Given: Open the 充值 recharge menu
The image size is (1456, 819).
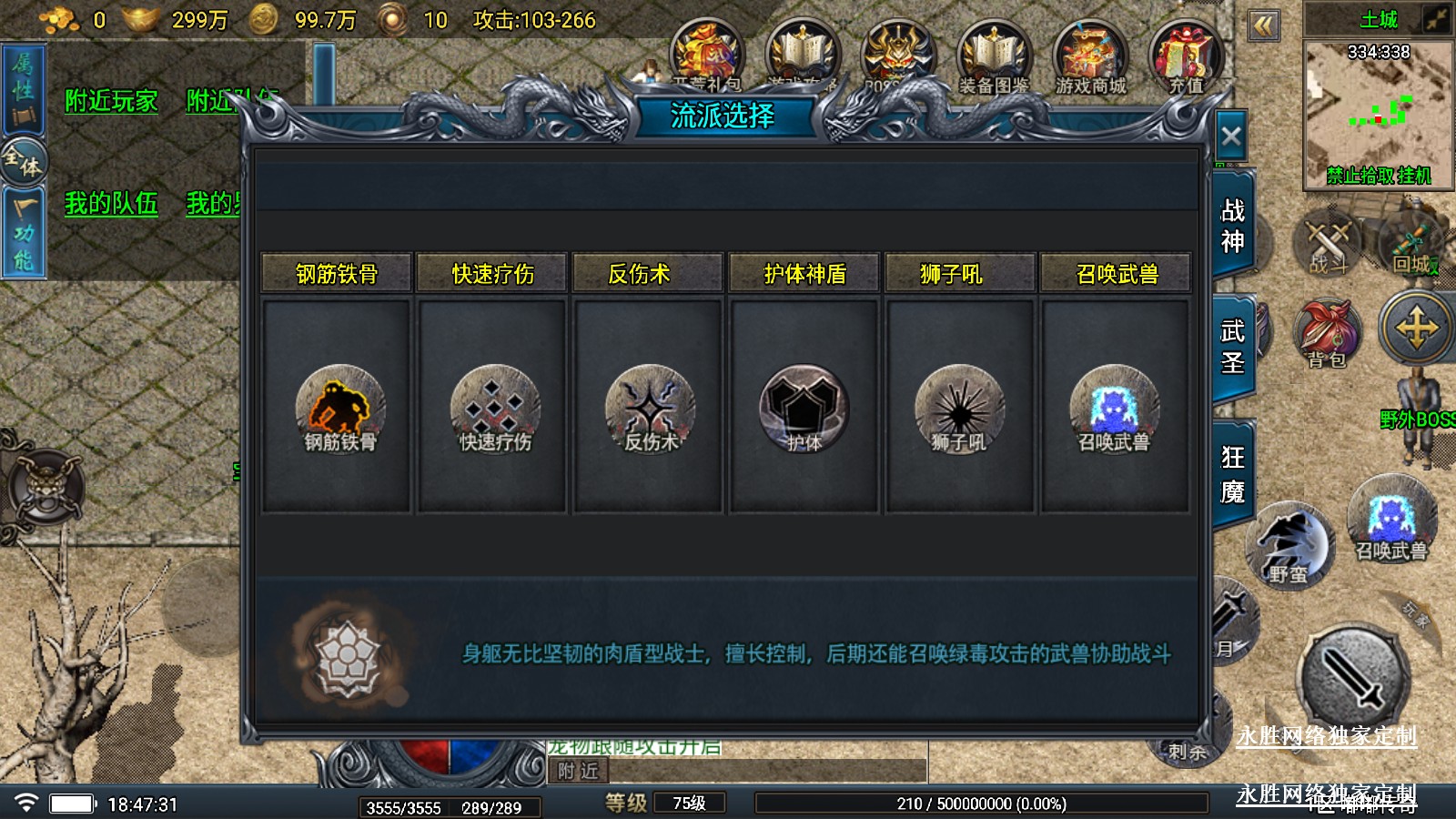Looking at the screenshot, I should click(1185, 57).
